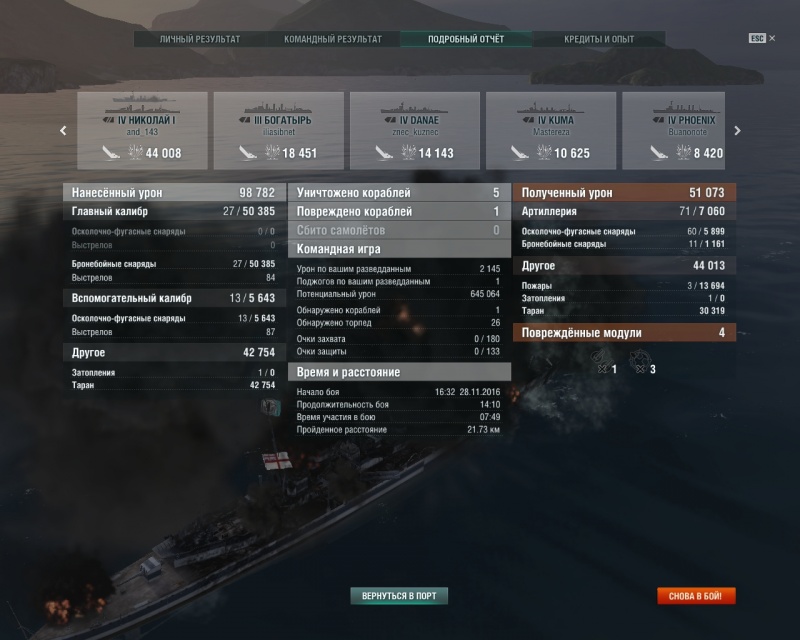This screenshot has height=640, width=800.
Task: Switch to the Личный результат tab
Action: pos(200,39)
